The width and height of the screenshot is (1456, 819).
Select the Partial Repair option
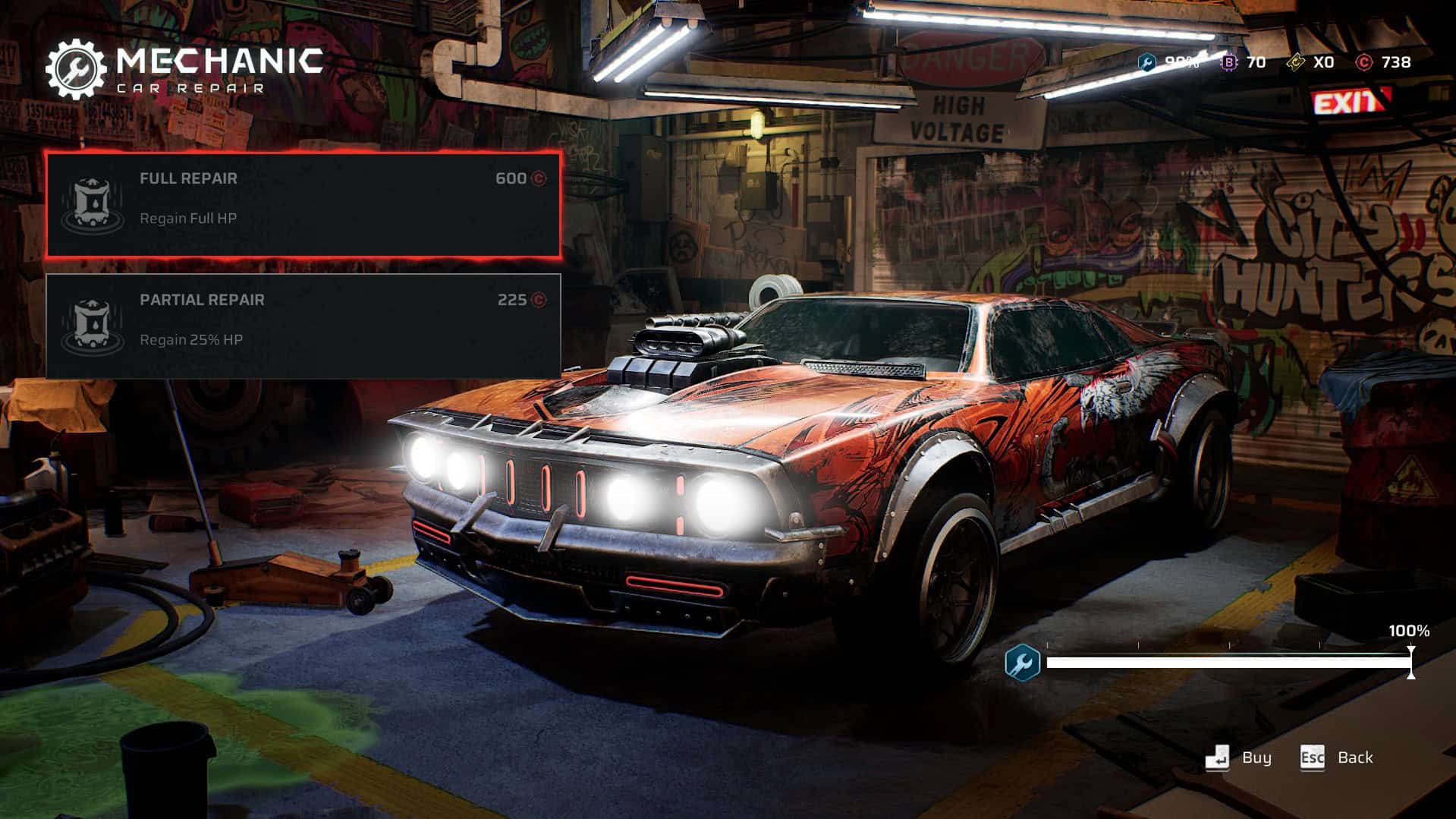303,325
